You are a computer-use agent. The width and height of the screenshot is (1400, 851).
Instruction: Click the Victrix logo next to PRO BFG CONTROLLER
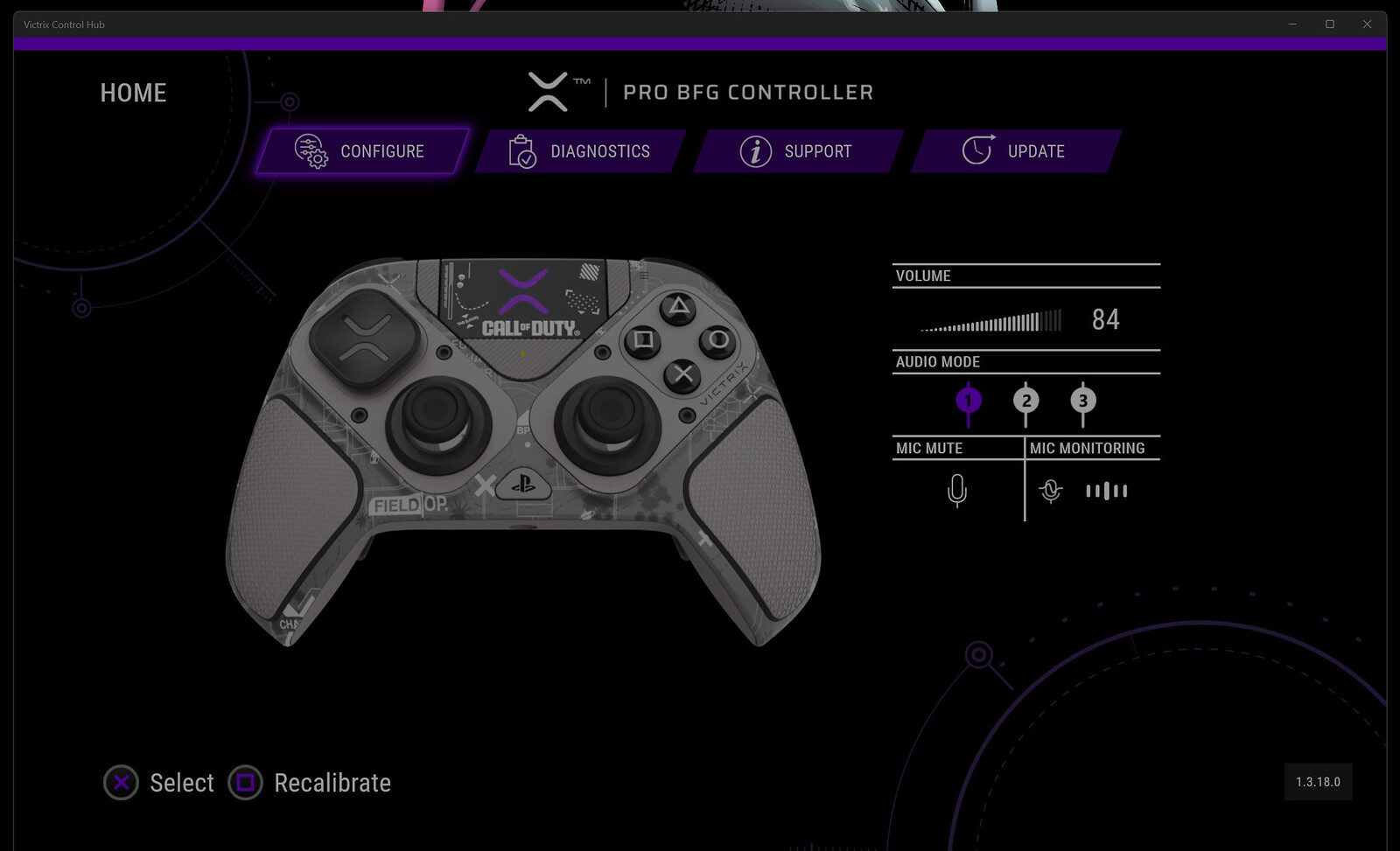549,91
